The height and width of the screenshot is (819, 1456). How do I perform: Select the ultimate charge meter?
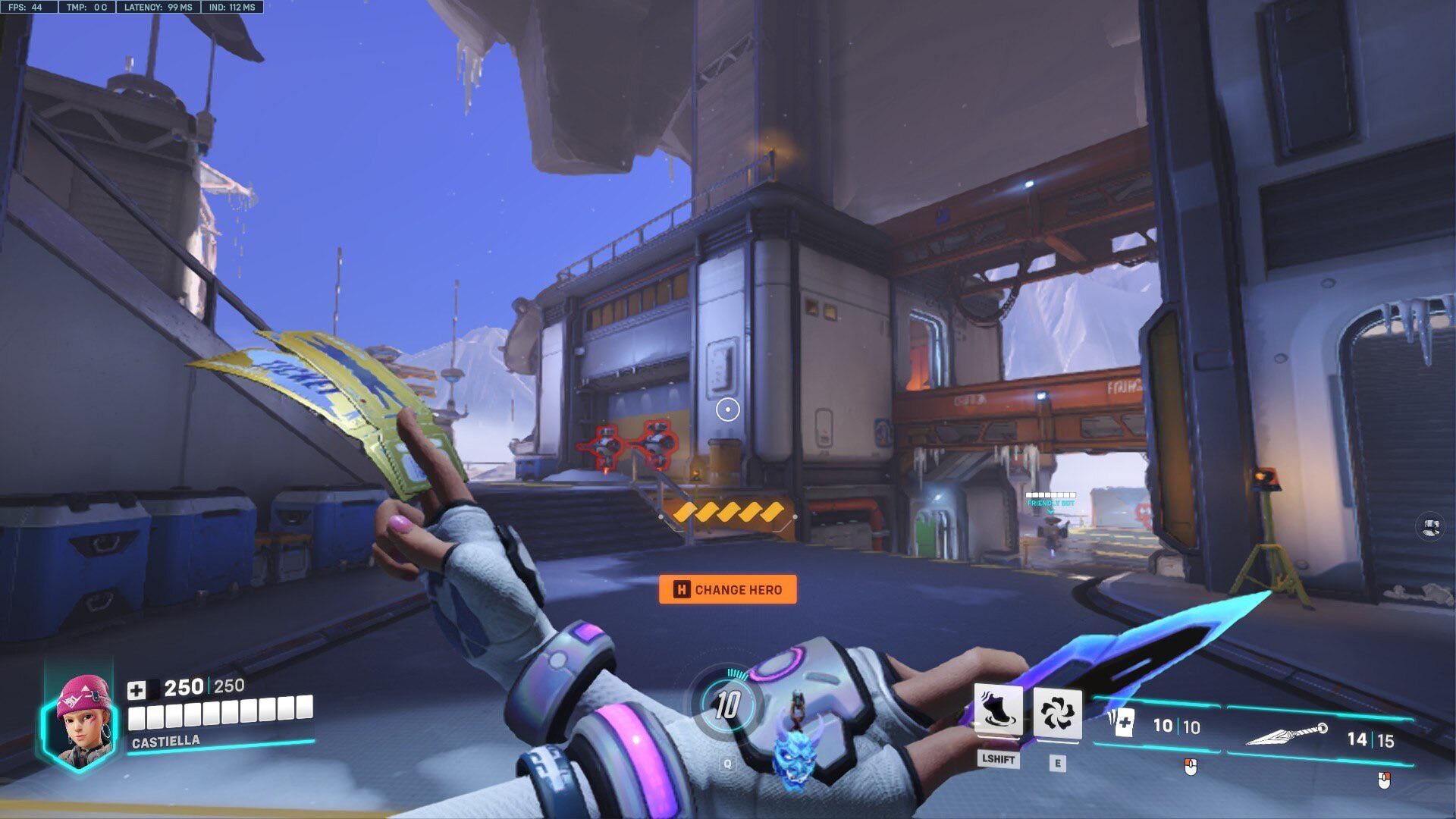(726, 705)
